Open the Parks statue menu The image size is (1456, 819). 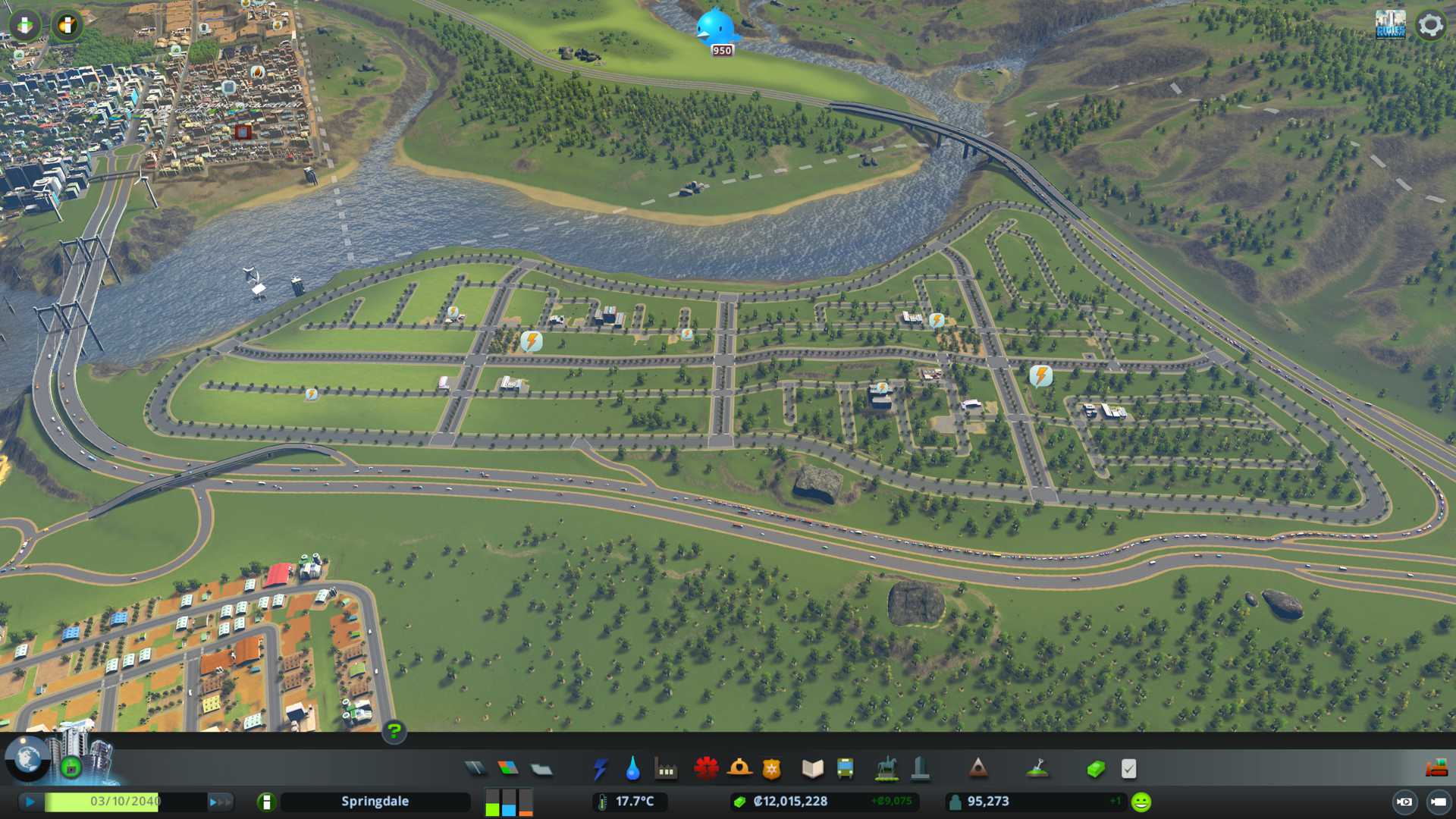click(x=886, y=769)
